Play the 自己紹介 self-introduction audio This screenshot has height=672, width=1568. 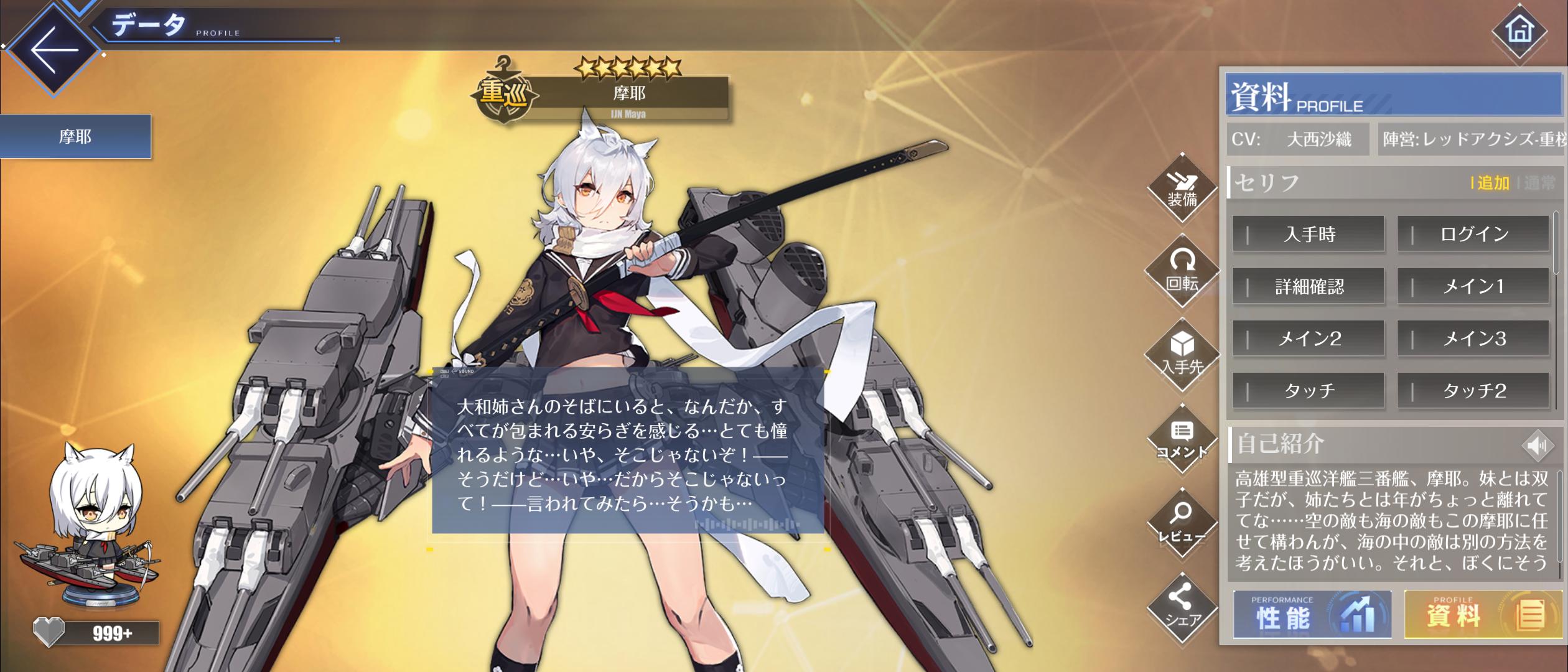[x=1537, y=446]
